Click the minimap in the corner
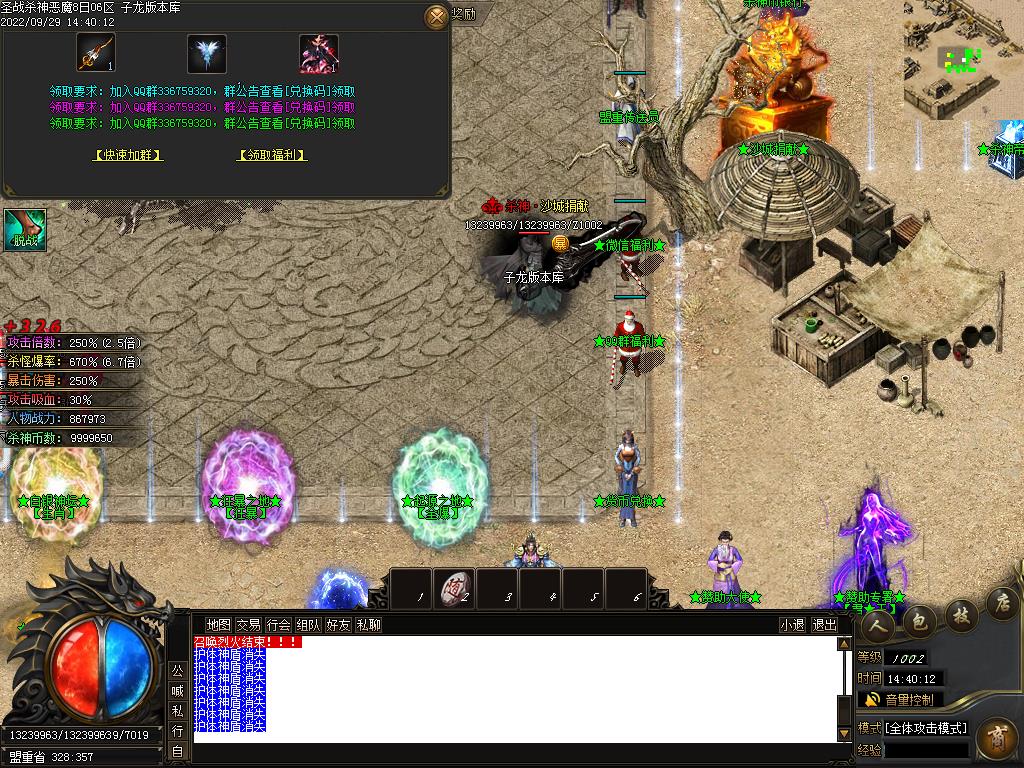Screen dimensions: 1024x768 coord(962,60)
